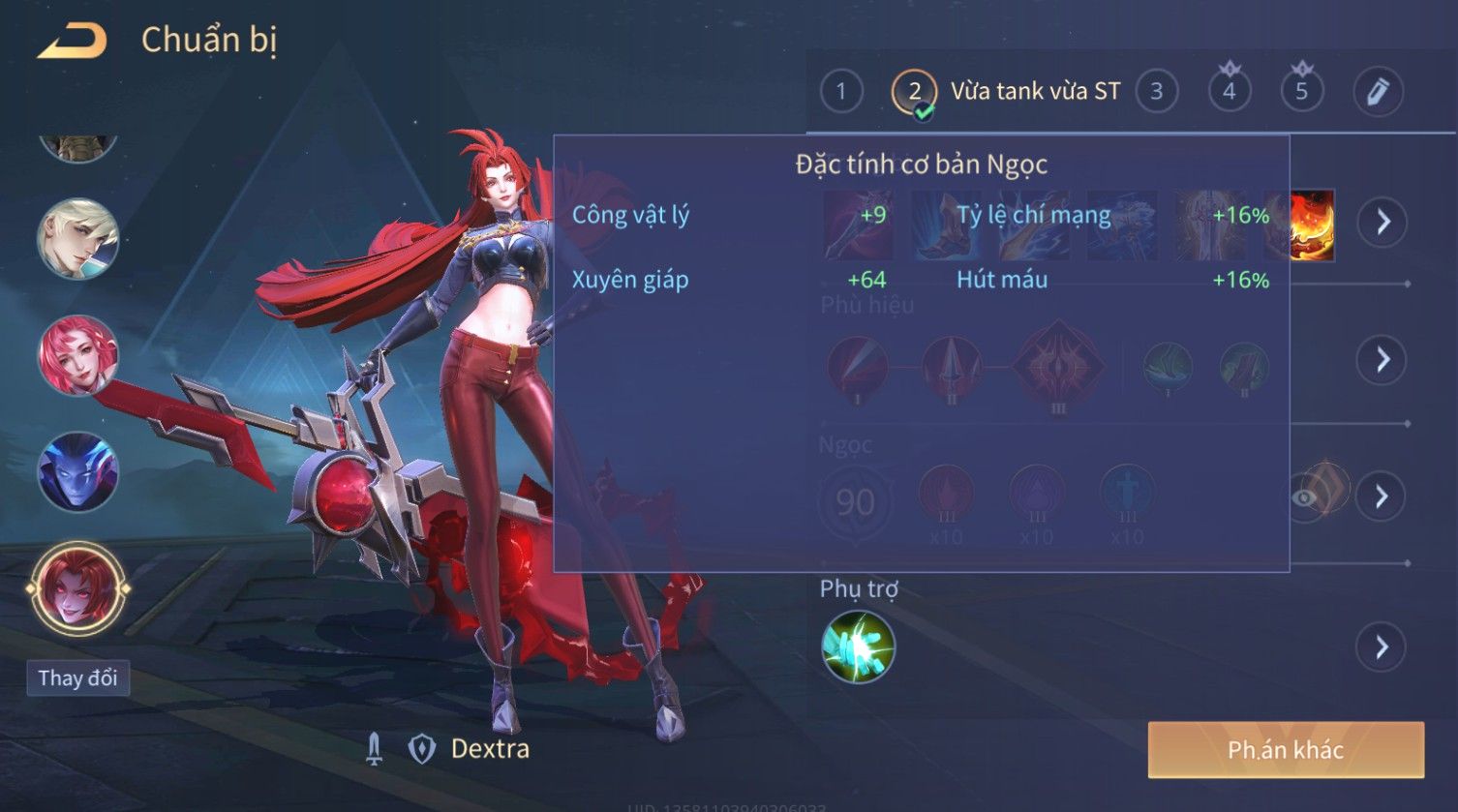This screenshot has height=812, width=1458.
Task: Go back using the return arrow
Action: click(x=72, y=42)
